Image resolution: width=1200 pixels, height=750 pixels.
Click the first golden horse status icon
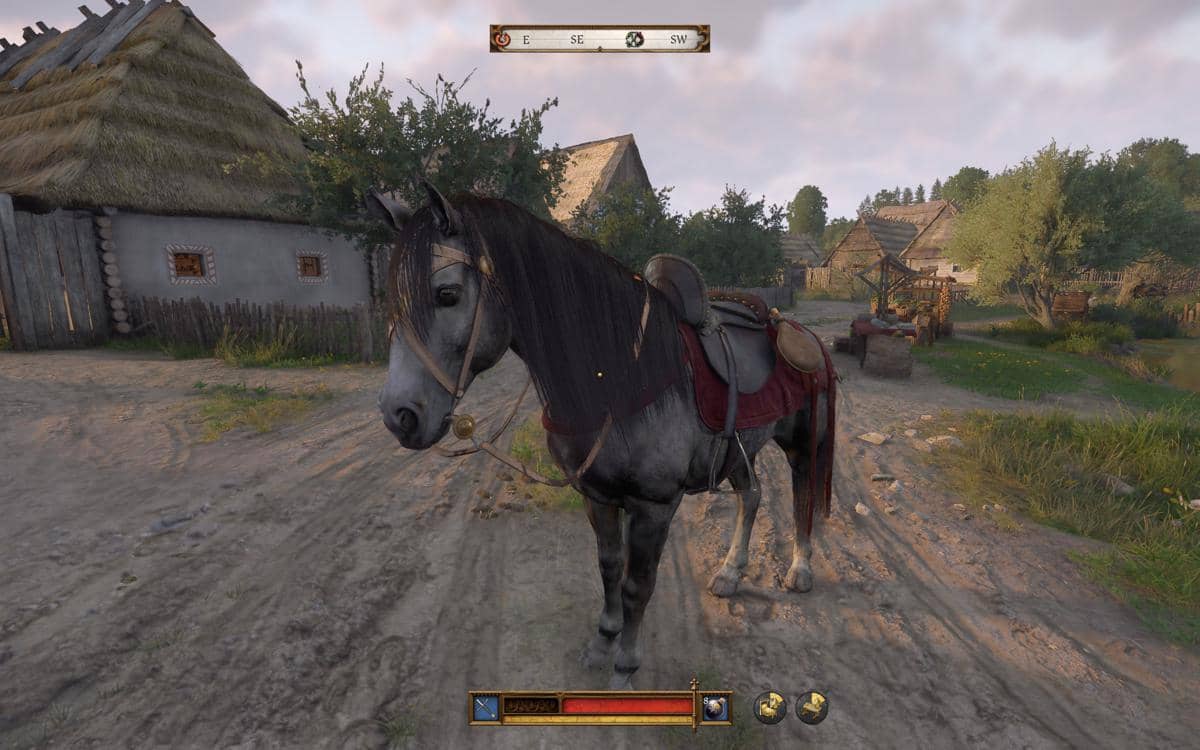click(769, 707)
